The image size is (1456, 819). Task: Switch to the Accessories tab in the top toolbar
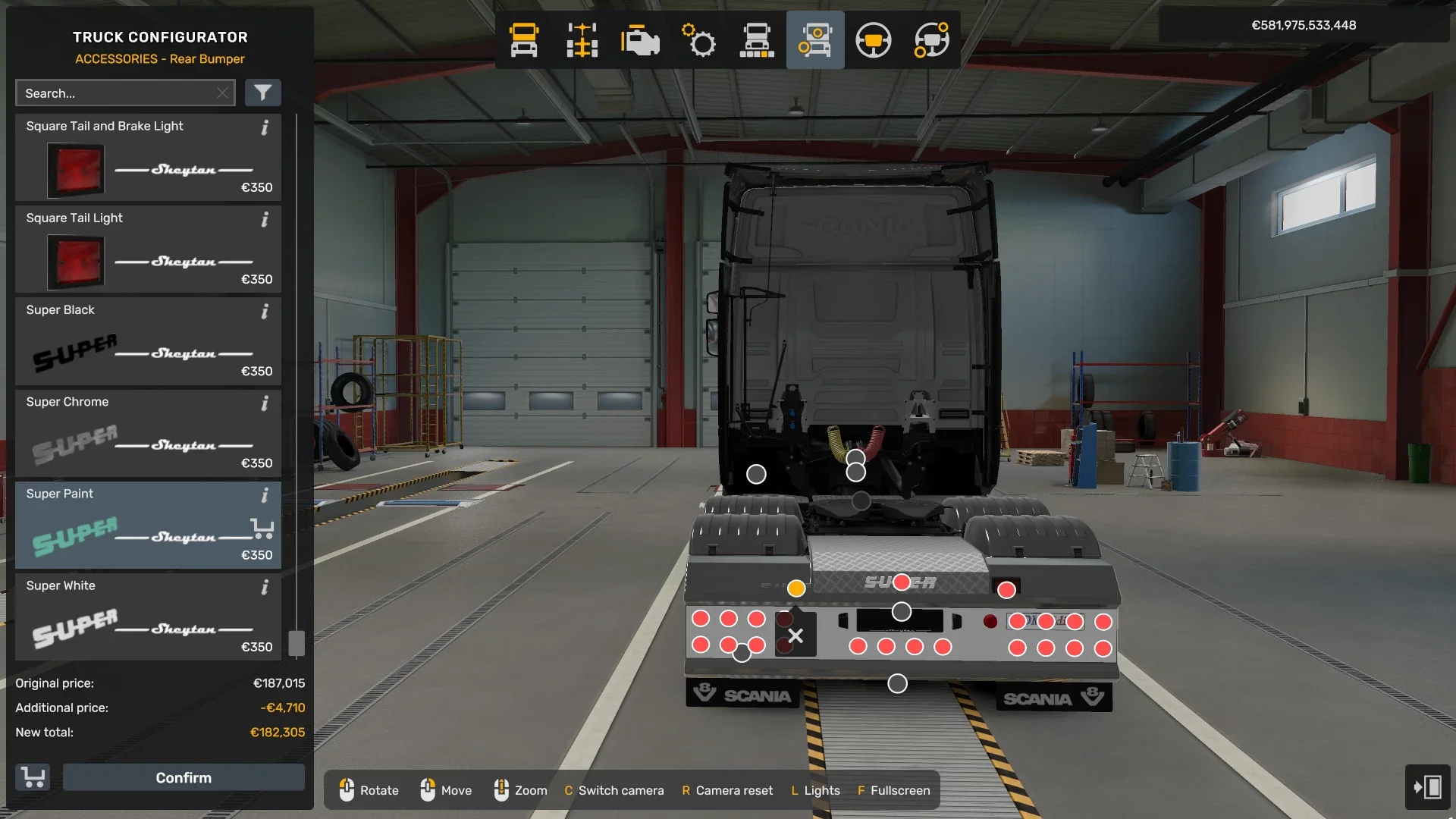tap(815, 39)
